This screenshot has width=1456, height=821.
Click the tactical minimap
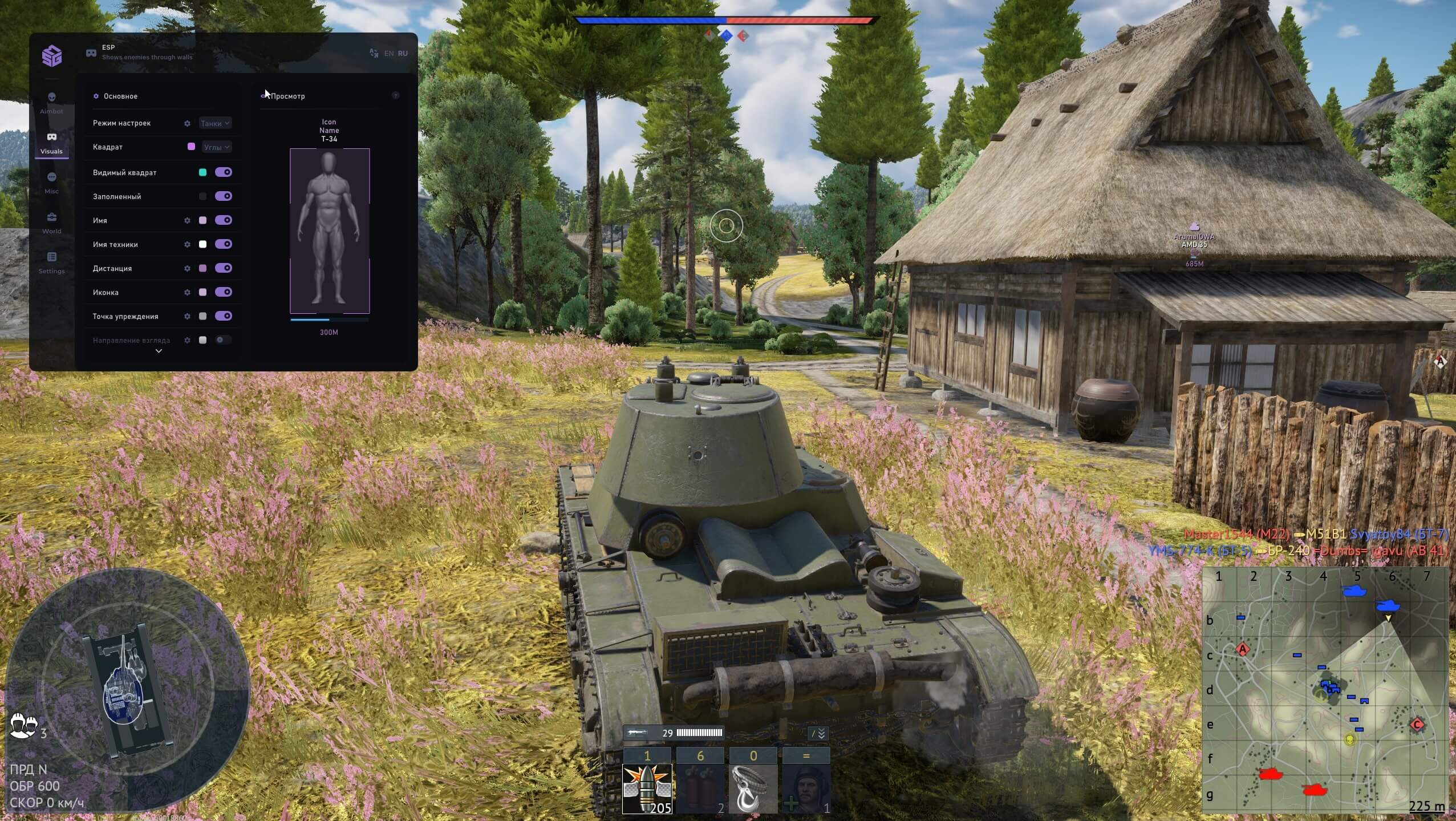(1325, 690)
